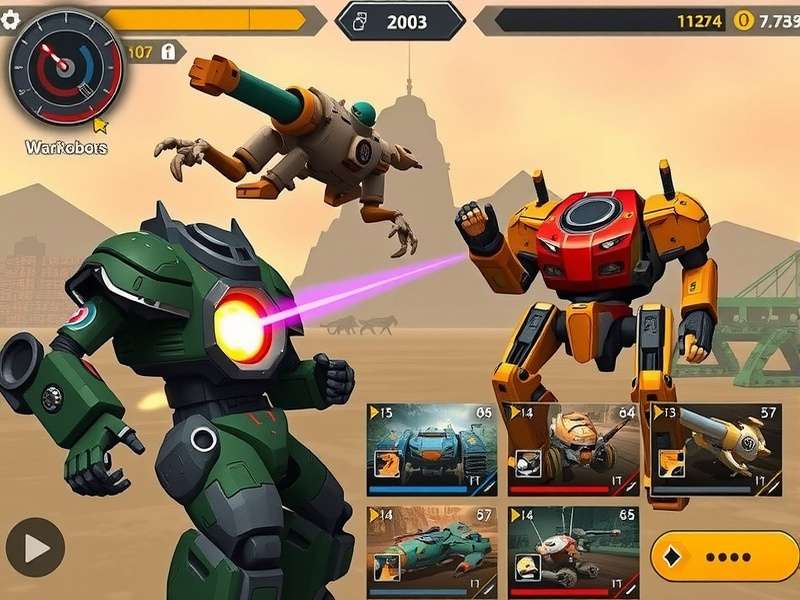Screen dimensions: 800x600
Task: Click the yellow star under the radar
Action: point(99,125)
